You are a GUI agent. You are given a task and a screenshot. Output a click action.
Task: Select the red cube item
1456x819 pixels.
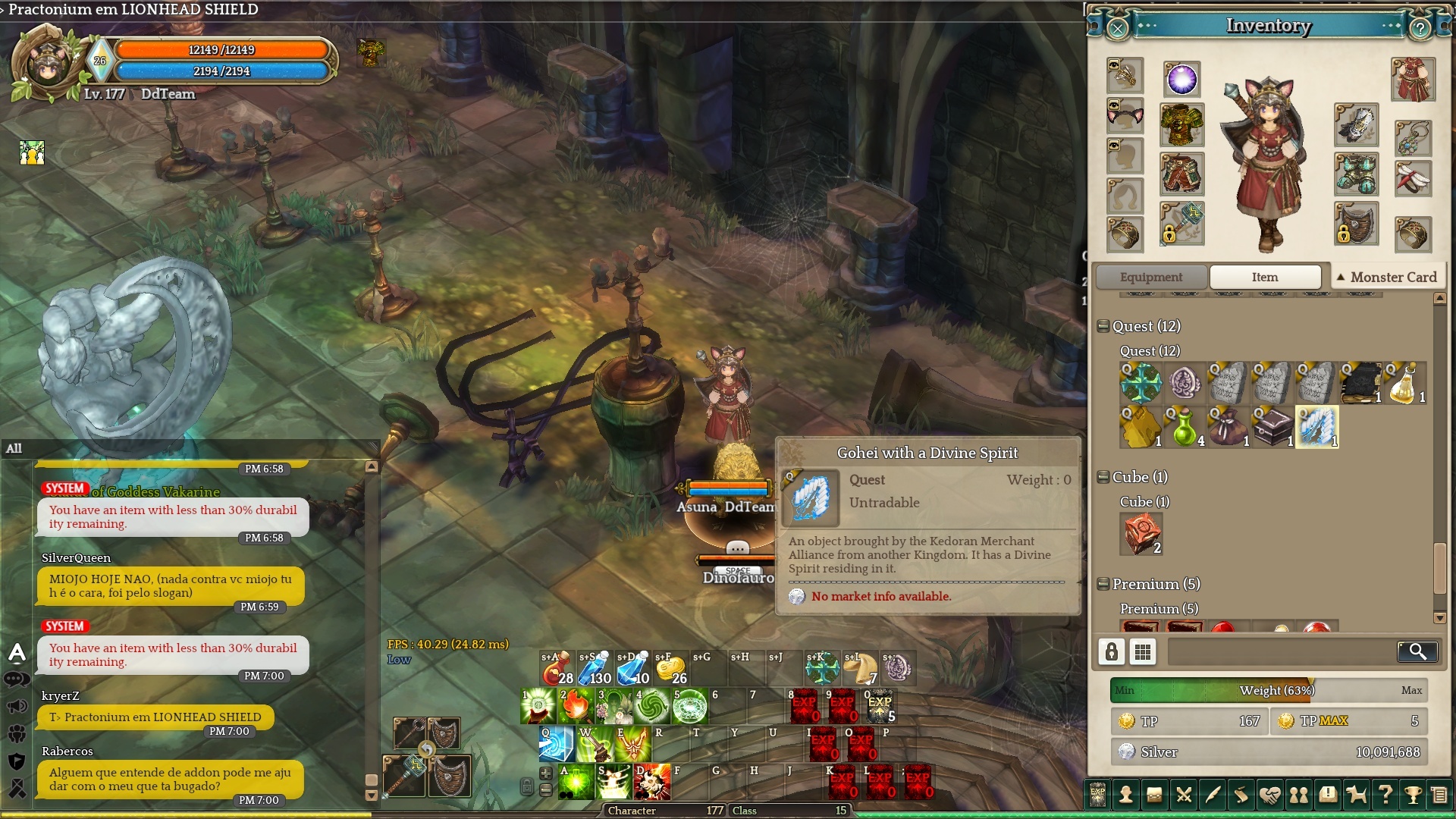(1141, 534)
